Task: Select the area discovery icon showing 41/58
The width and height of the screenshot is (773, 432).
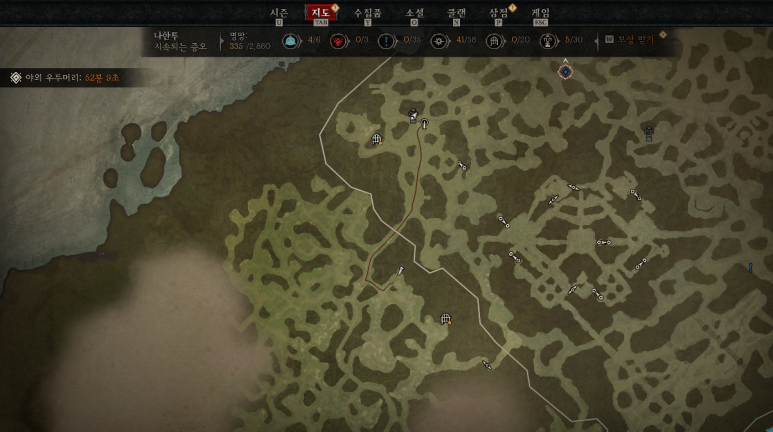Action: (x=438, y=41)
